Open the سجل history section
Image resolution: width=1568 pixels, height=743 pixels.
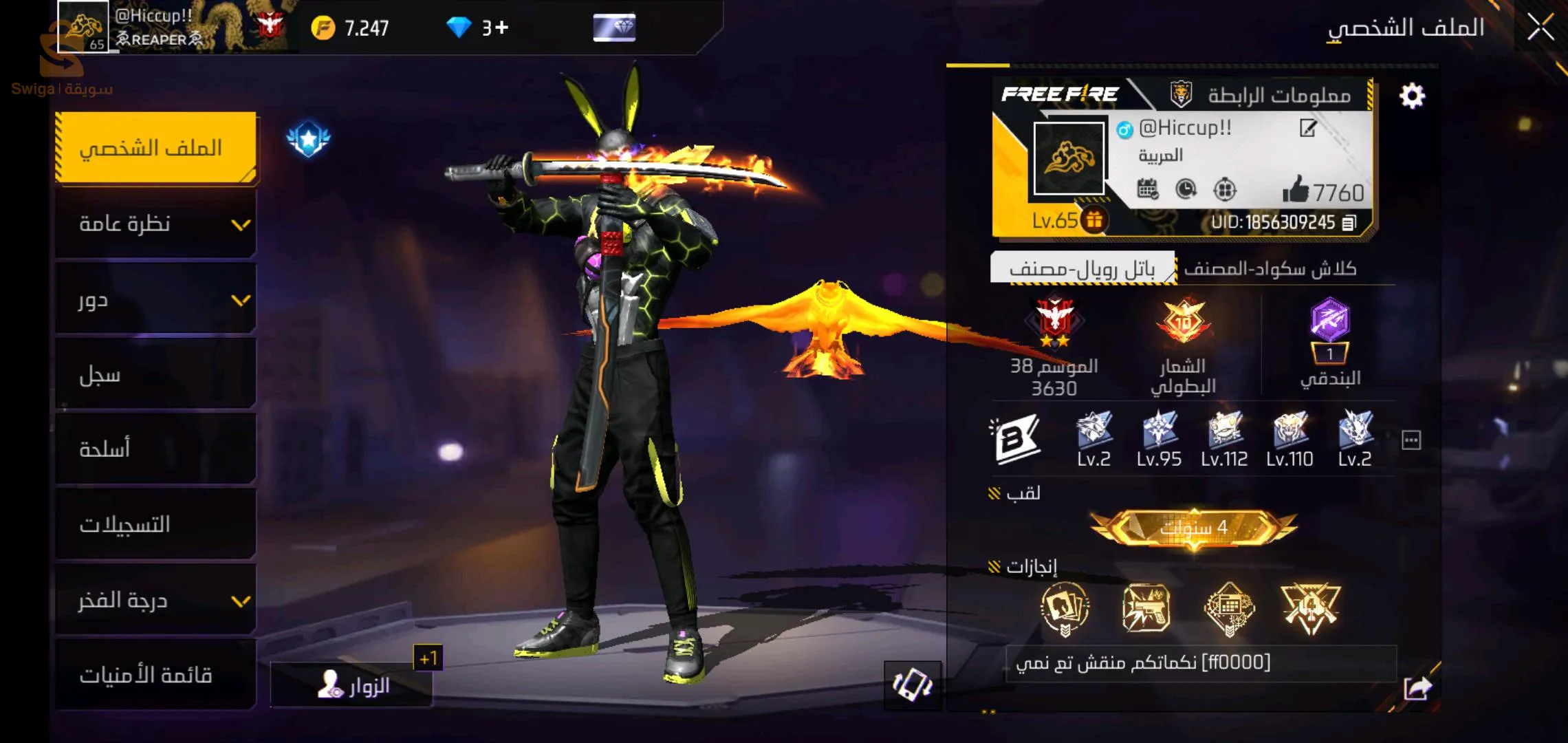point(156,375)
